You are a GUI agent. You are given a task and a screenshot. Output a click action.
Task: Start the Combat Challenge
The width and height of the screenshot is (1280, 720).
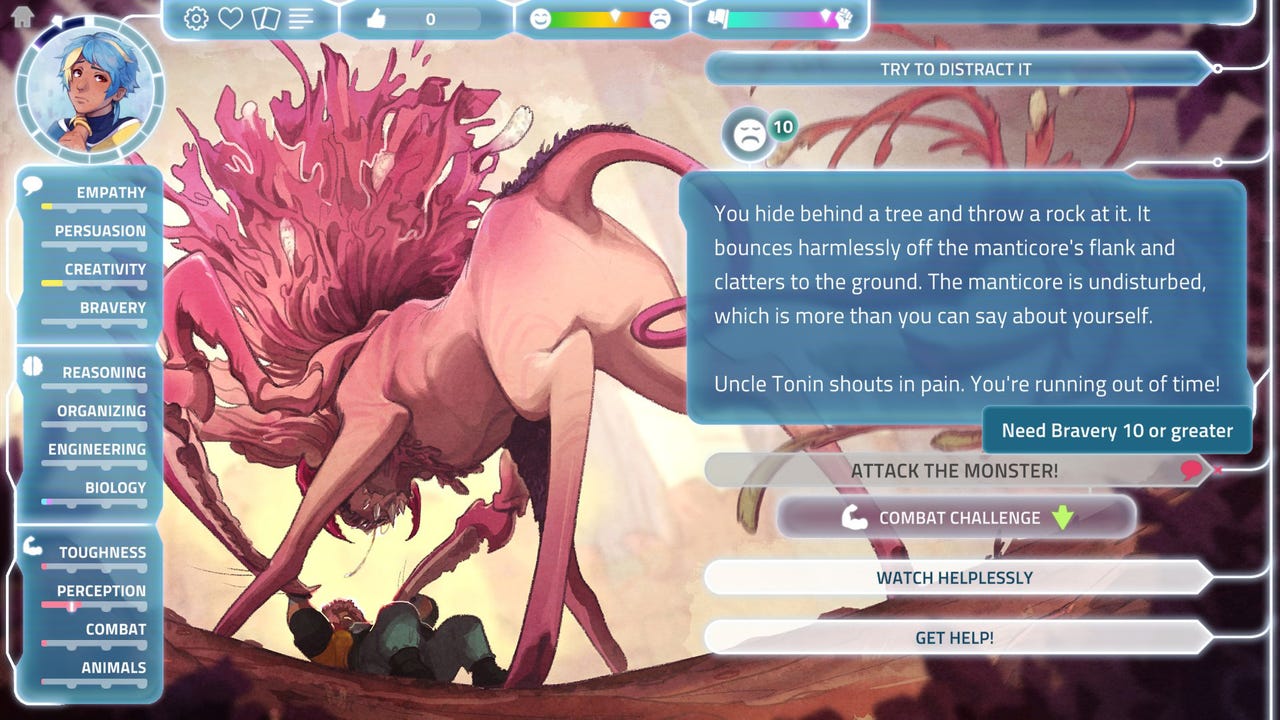(957, 518)
